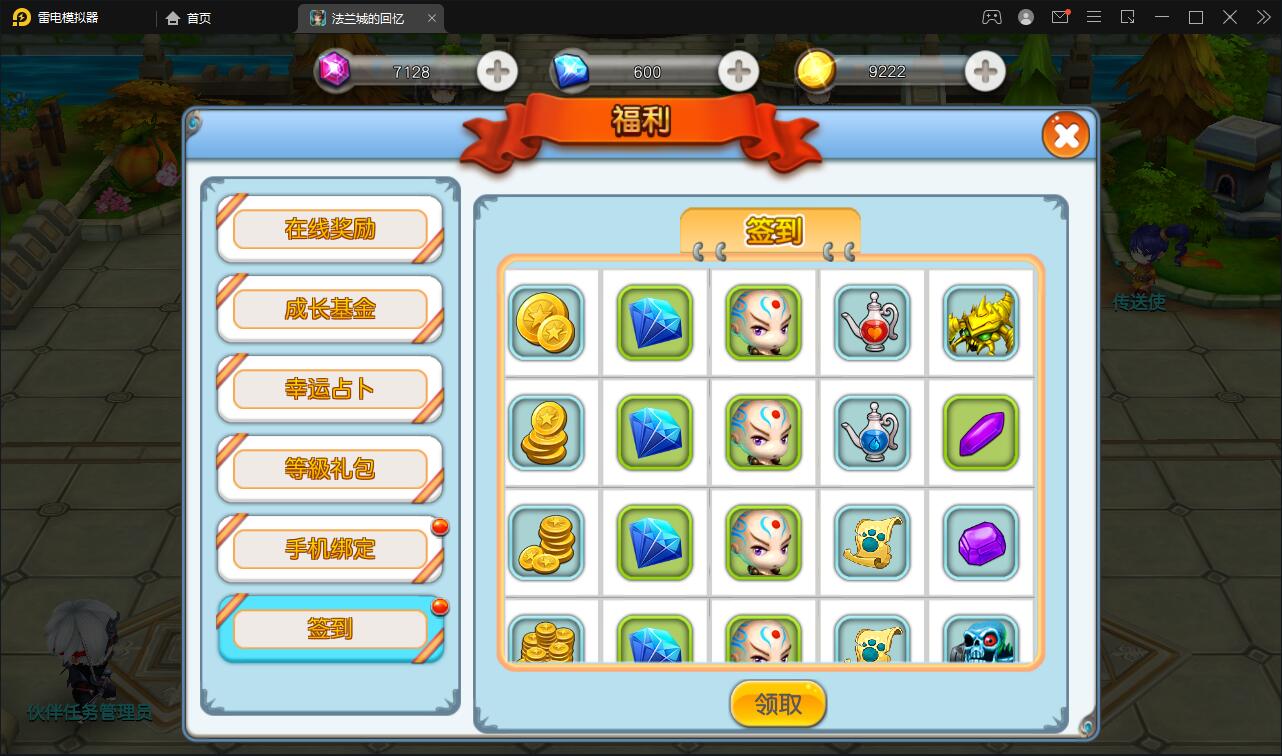Screen dimensions: 1282x756
Task: Click the character avatar reward in second row
Action: pos(764,433)
